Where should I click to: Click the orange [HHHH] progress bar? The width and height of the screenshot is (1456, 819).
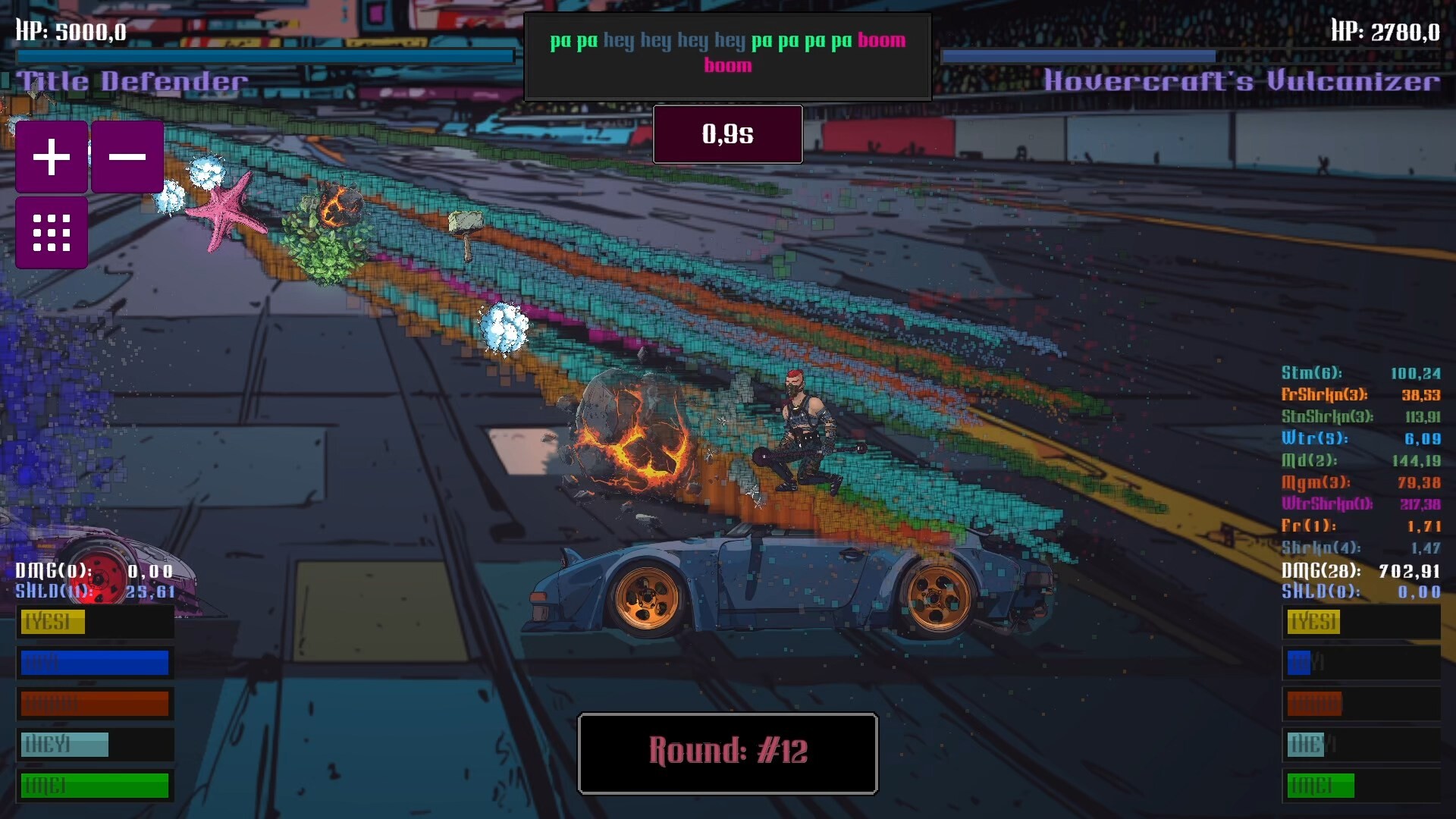point(95,704)
